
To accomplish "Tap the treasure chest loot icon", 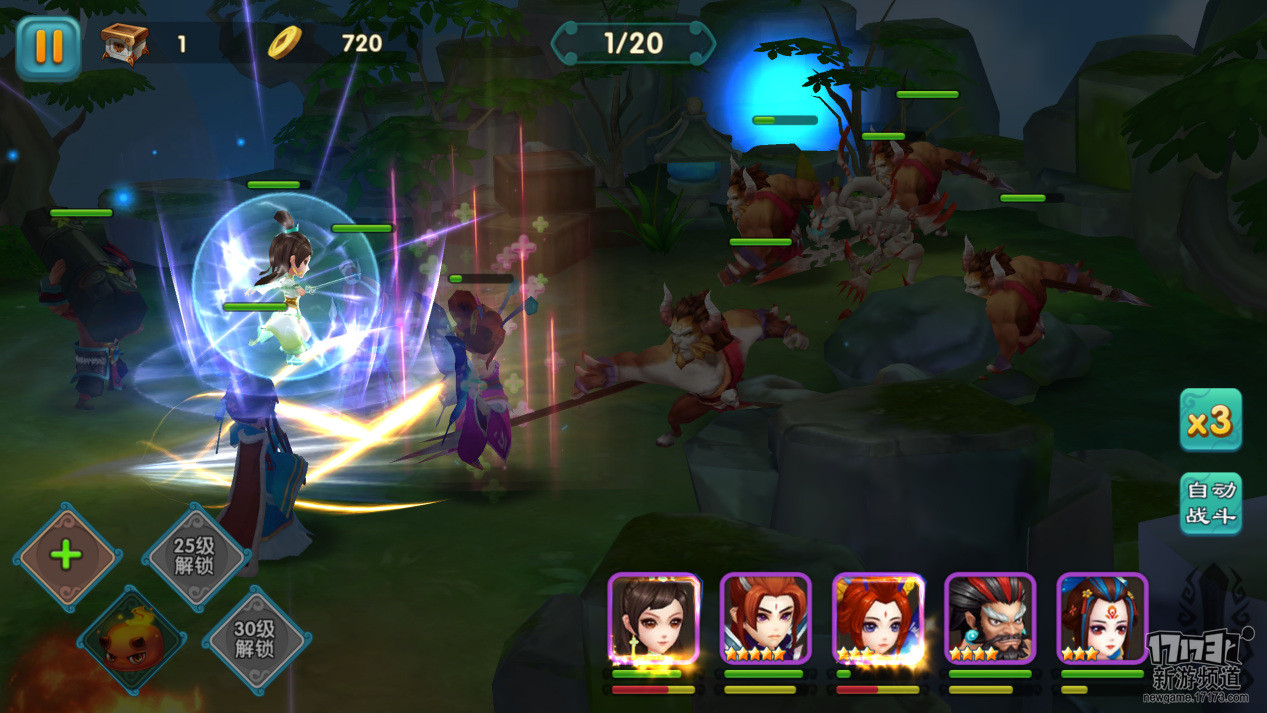I will coord(125,43).
